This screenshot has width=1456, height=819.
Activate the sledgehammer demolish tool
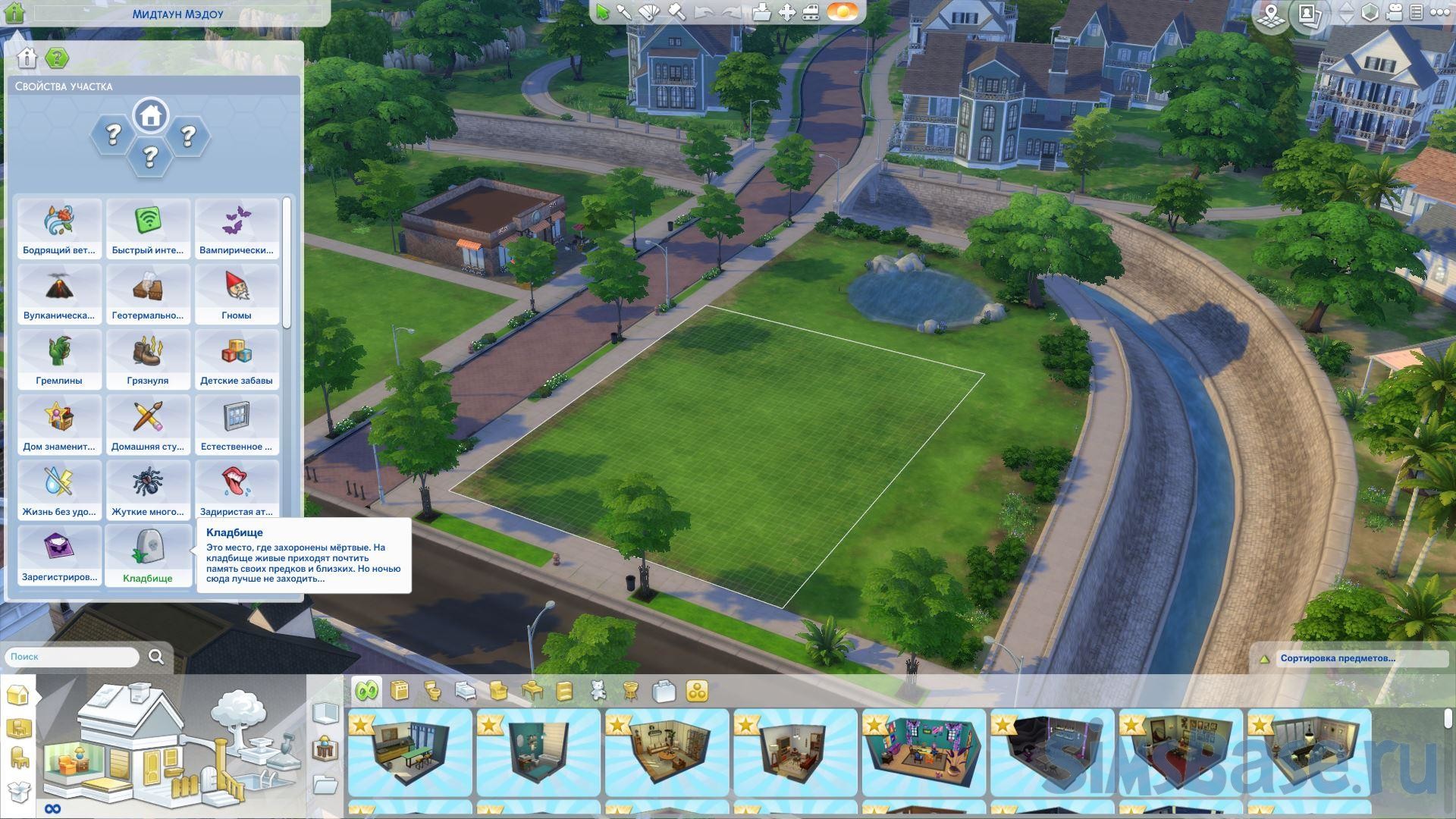[676, 12]
